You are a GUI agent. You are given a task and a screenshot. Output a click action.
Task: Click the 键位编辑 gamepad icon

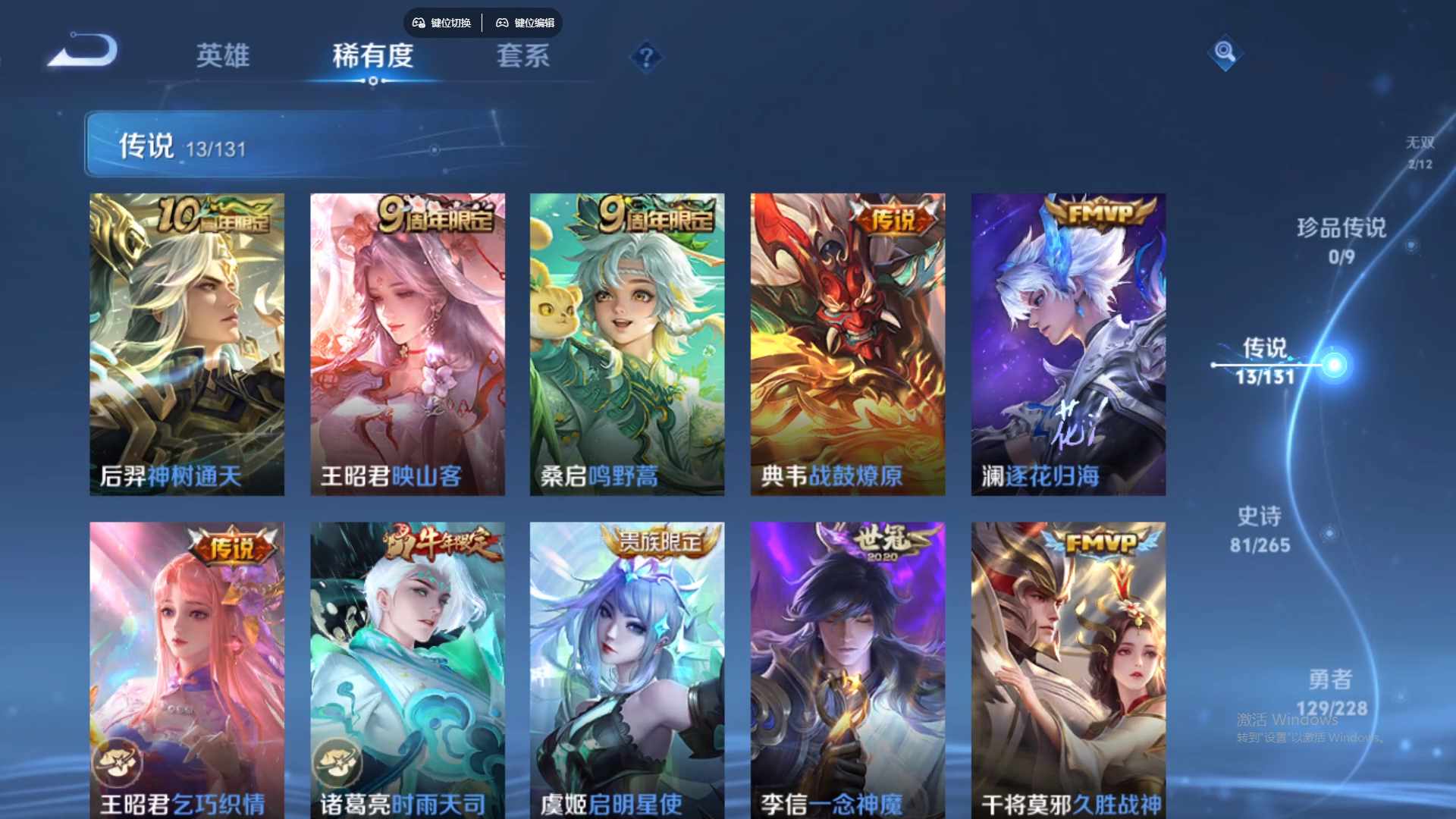(x=501, y=23)
